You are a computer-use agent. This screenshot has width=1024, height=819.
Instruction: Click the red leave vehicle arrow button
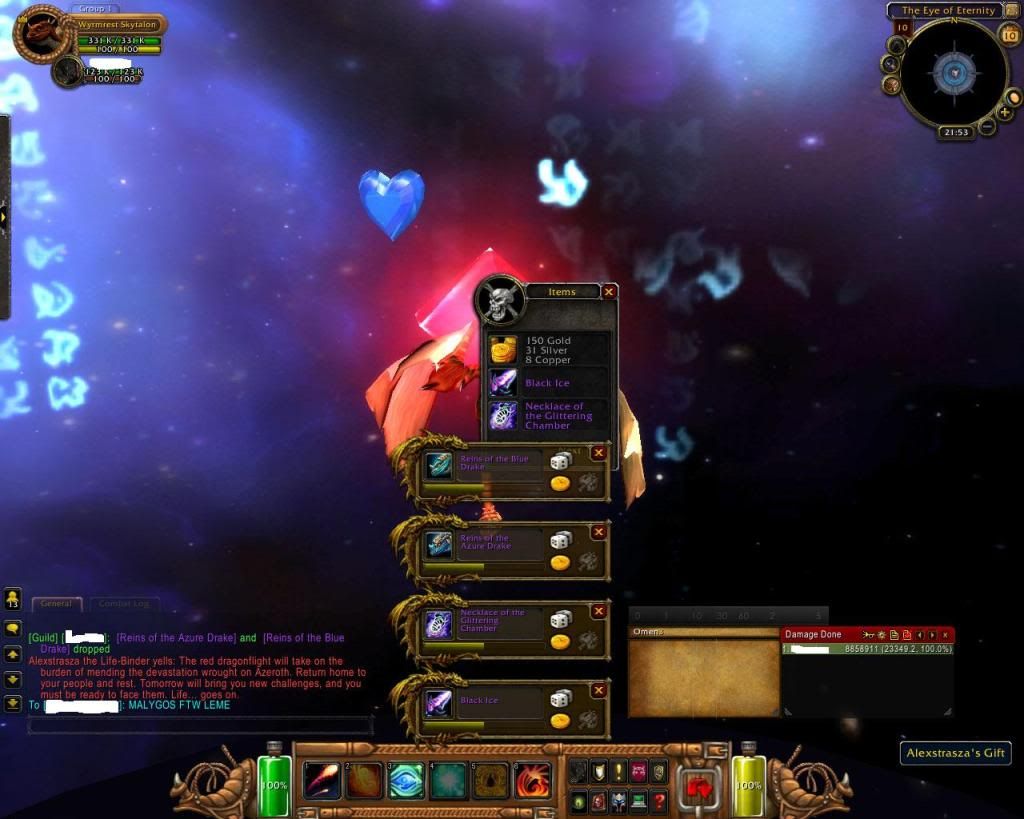pyautogui.click(x=697, y=785)
